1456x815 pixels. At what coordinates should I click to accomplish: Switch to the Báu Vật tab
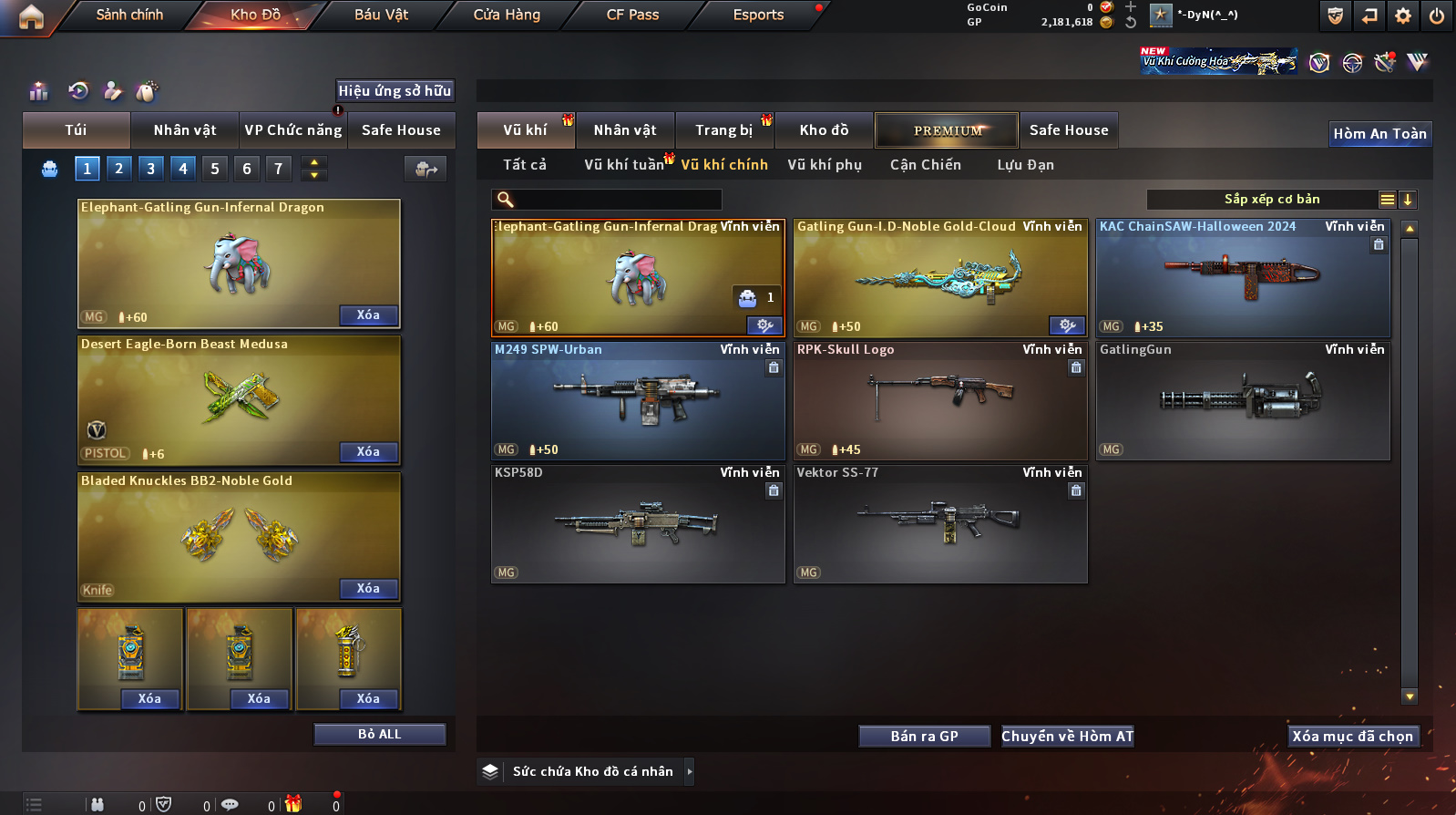[381, 15]
